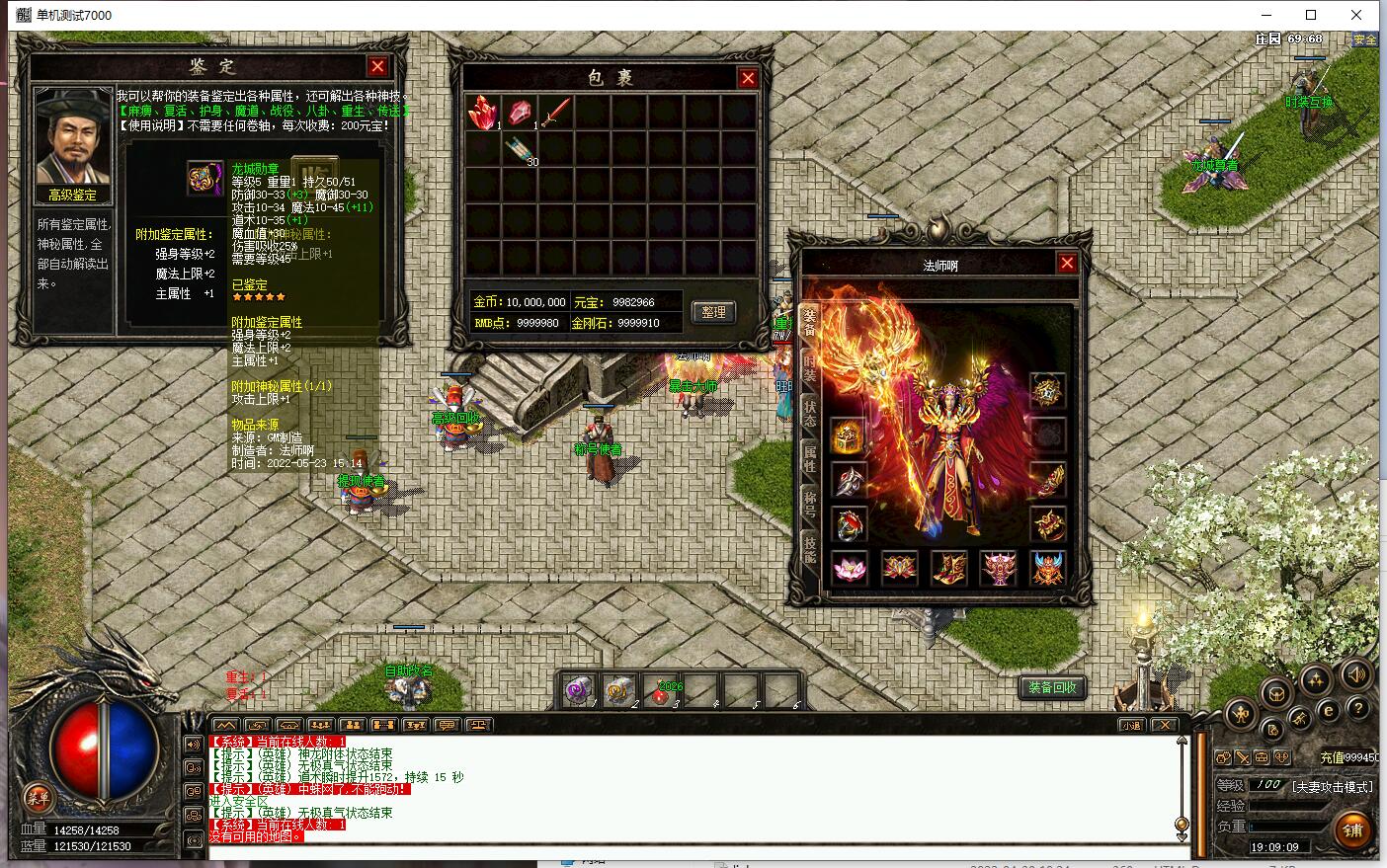This screenshot has height=868, width=1387.
Task: Click the 小退 logout button
Action: click(x=1130, y=725)
